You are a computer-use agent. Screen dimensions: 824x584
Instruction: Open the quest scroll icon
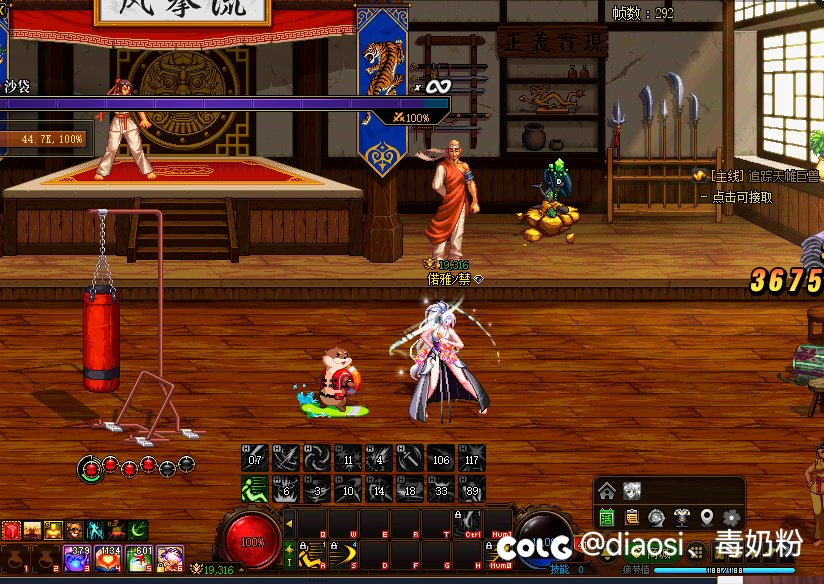[632, 517]
